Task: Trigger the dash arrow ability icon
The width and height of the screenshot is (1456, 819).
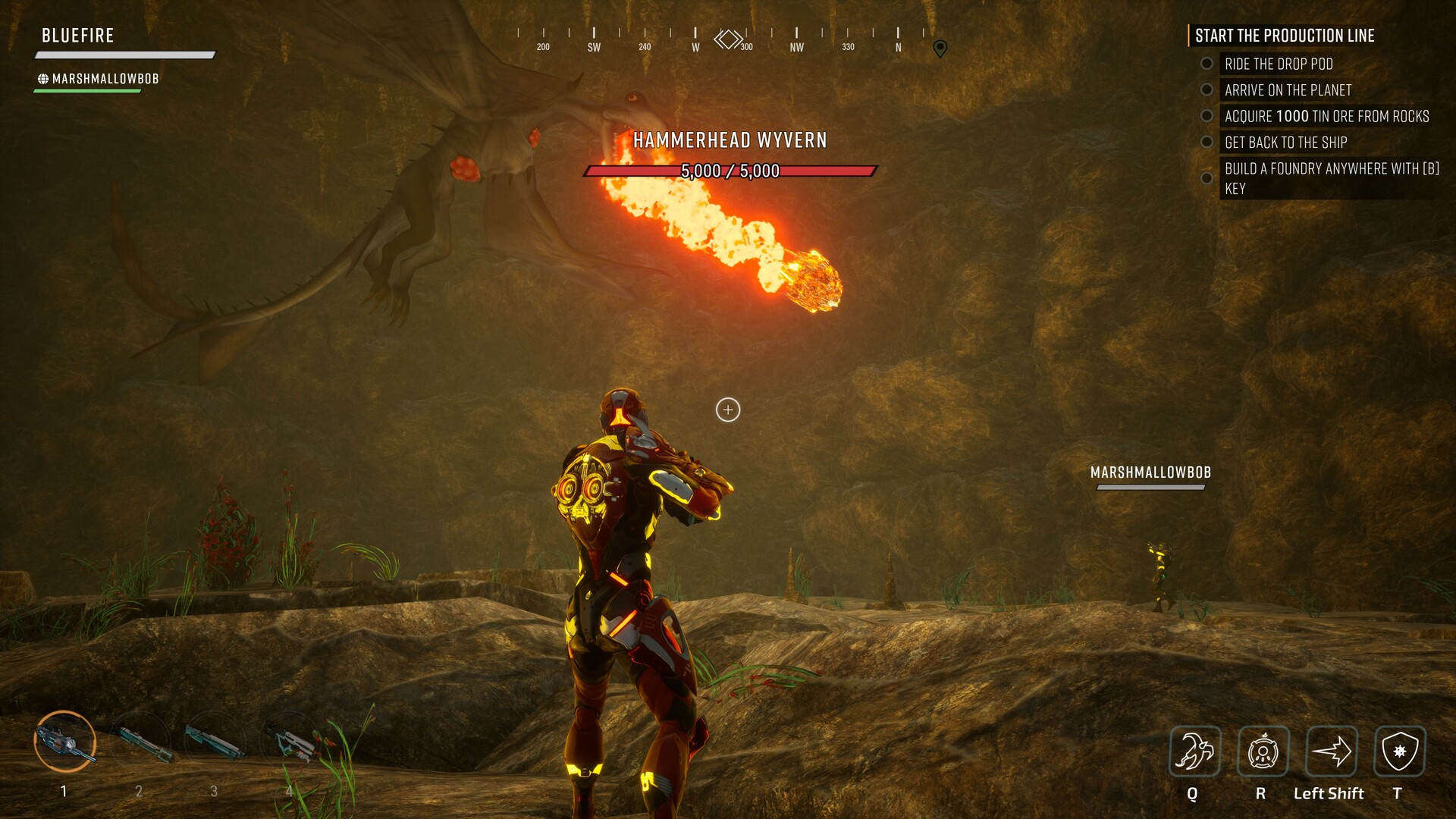Action: 1331,752
